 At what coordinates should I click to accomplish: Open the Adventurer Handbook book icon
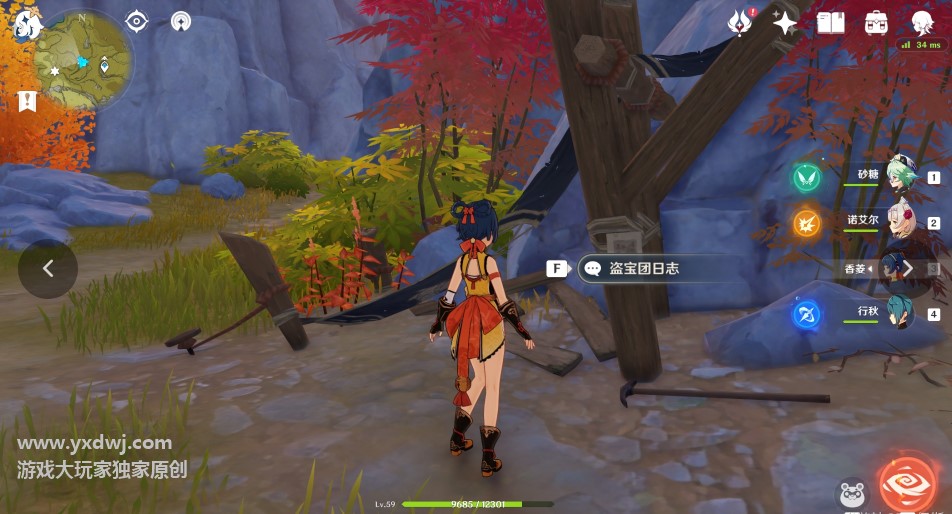[831, 22]
